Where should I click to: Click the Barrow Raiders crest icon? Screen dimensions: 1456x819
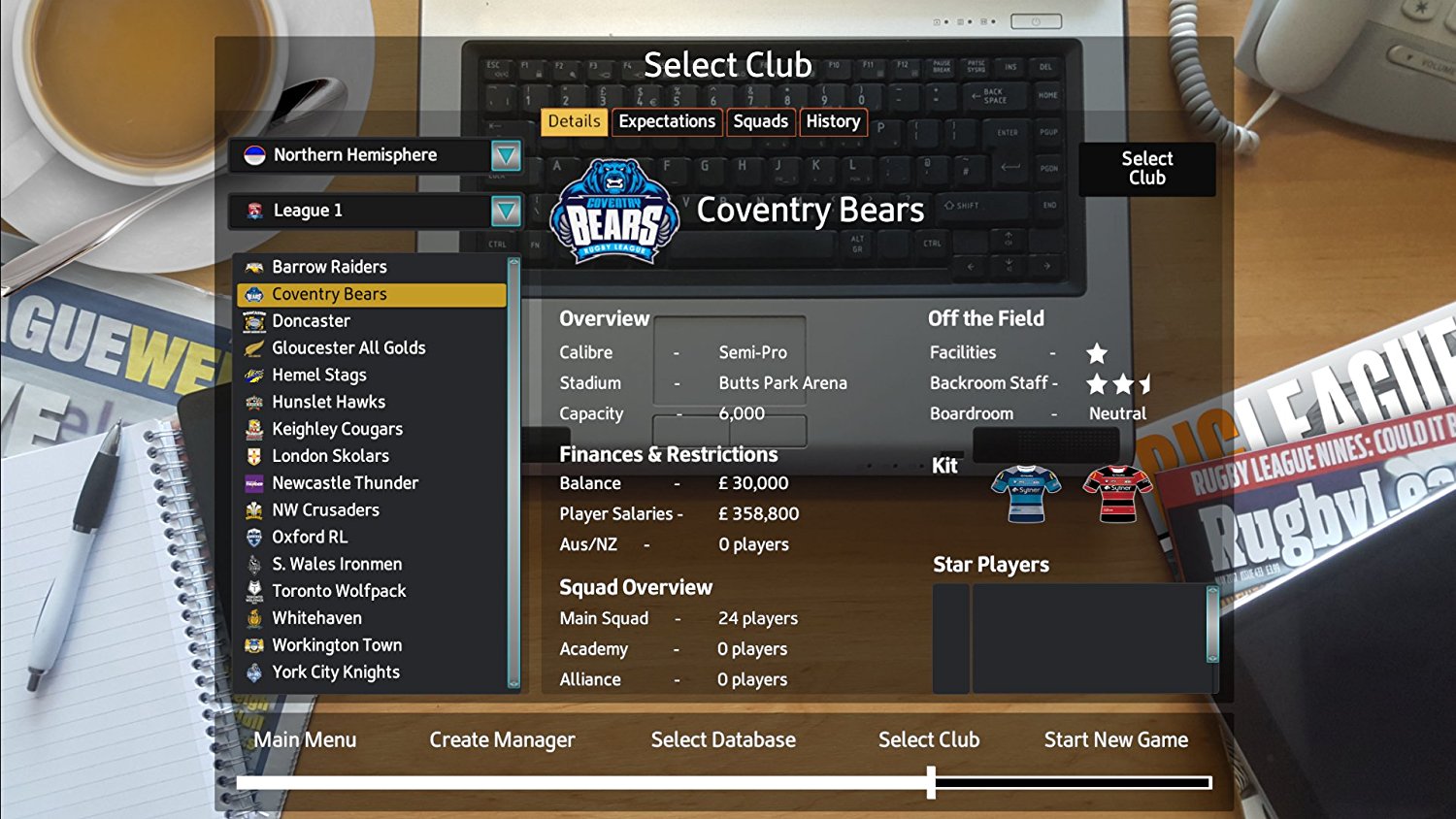[253, 266]
